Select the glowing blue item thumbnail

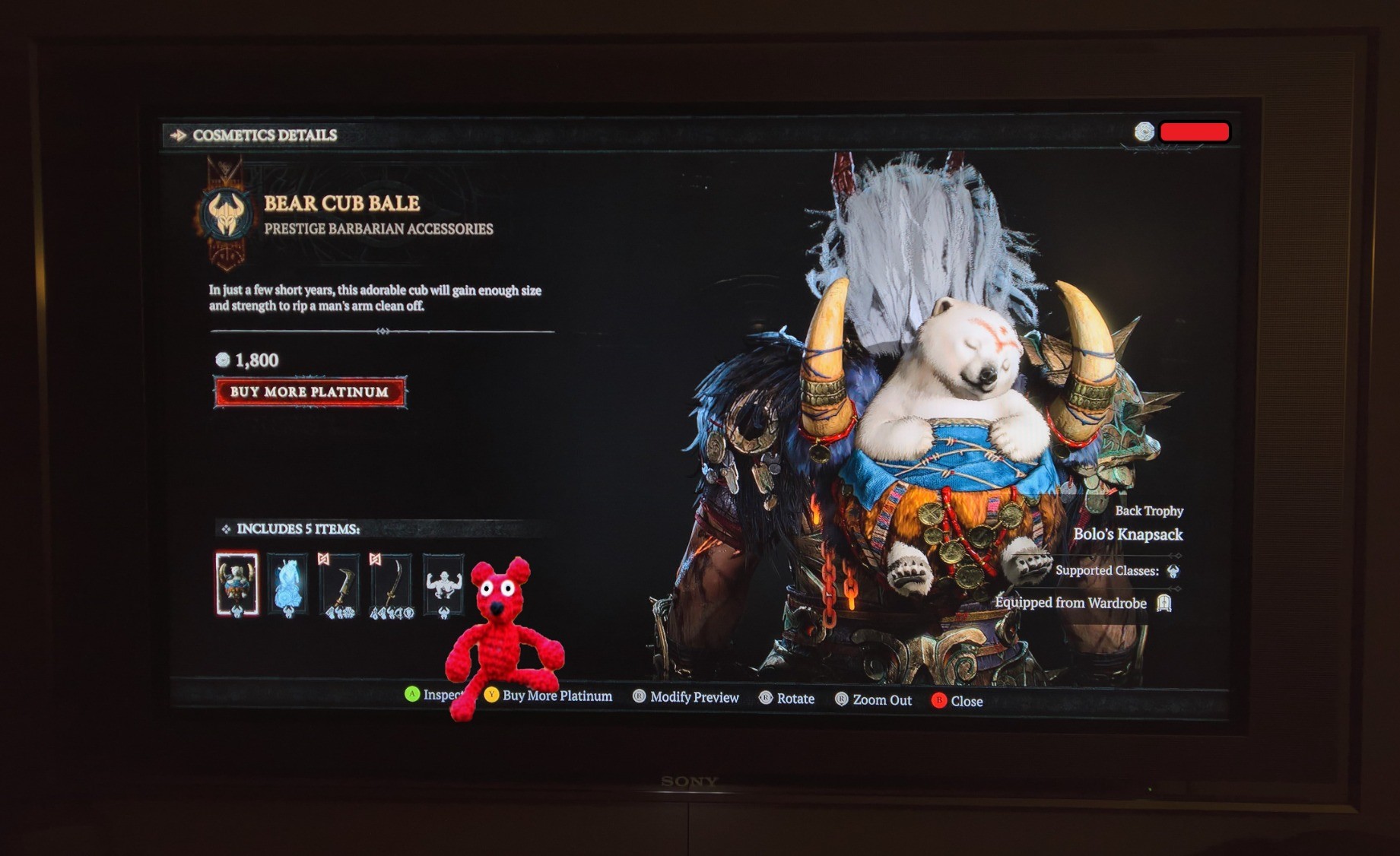coord(288,584)
